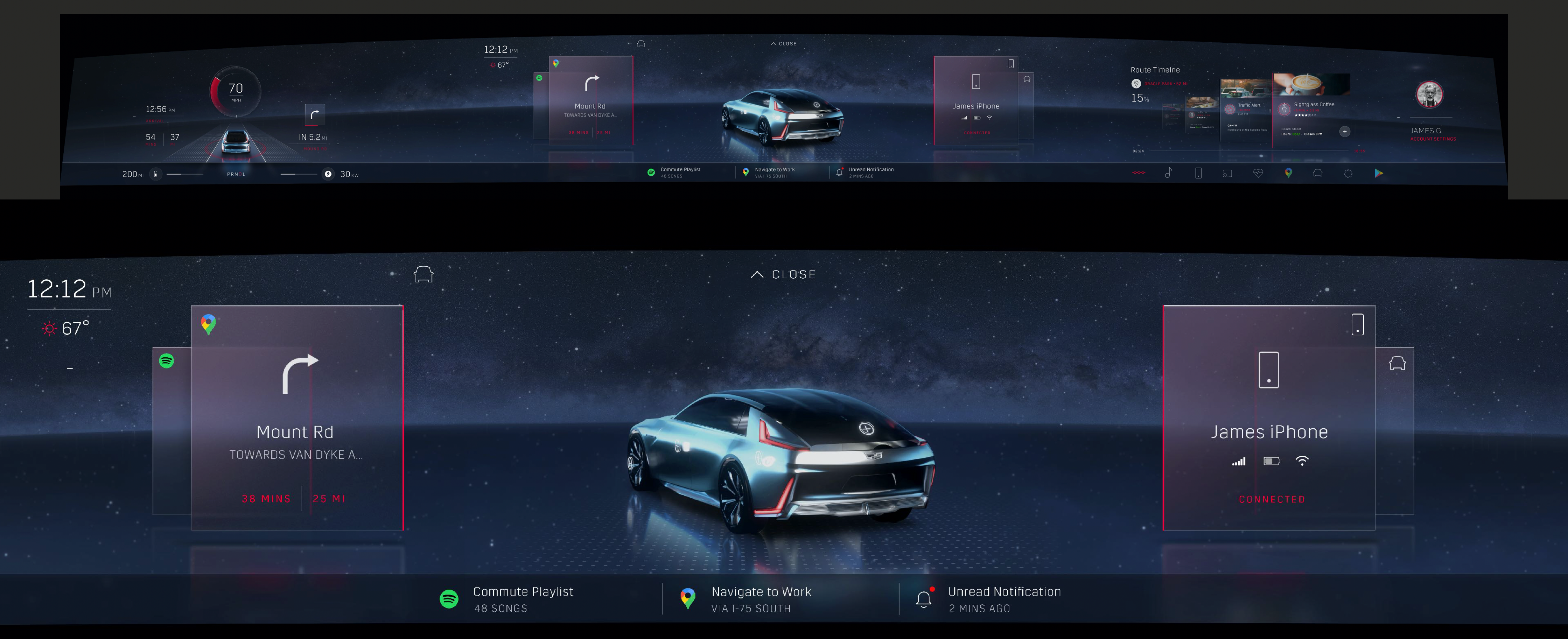Select the La Ciccia restaurant card
Image resolution: width=1568 pixels, height=639 pixels.
tap(1202, 115)
